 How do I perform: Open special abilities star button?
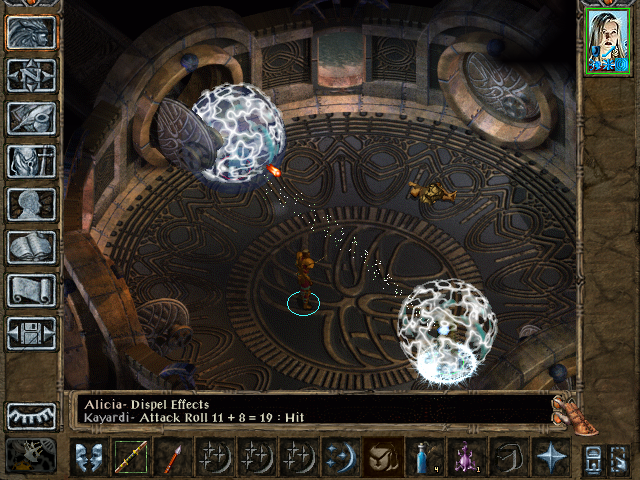point(550,457)
